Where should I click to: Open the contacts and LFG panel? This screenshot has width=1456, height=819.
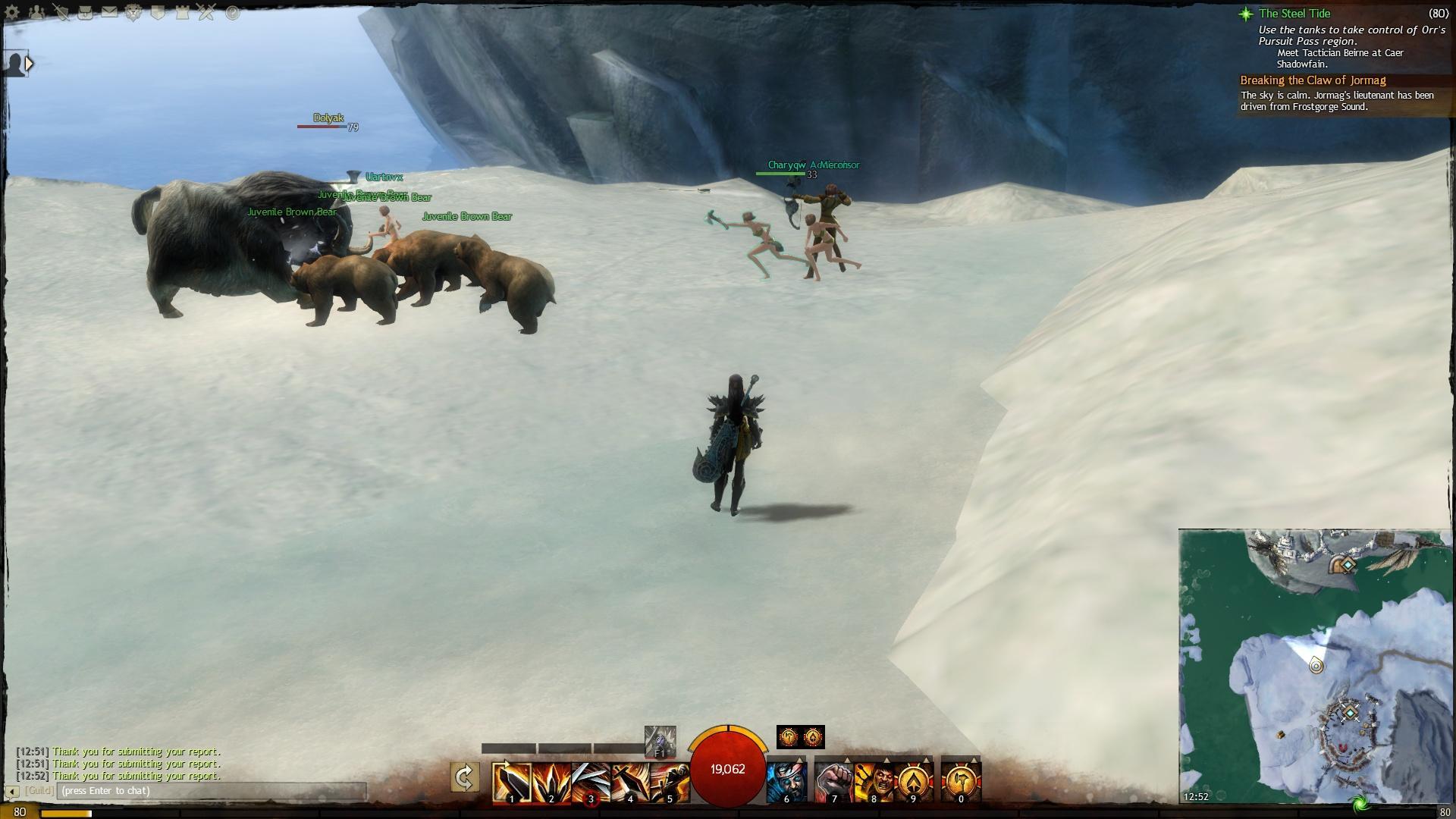[36, 12]
